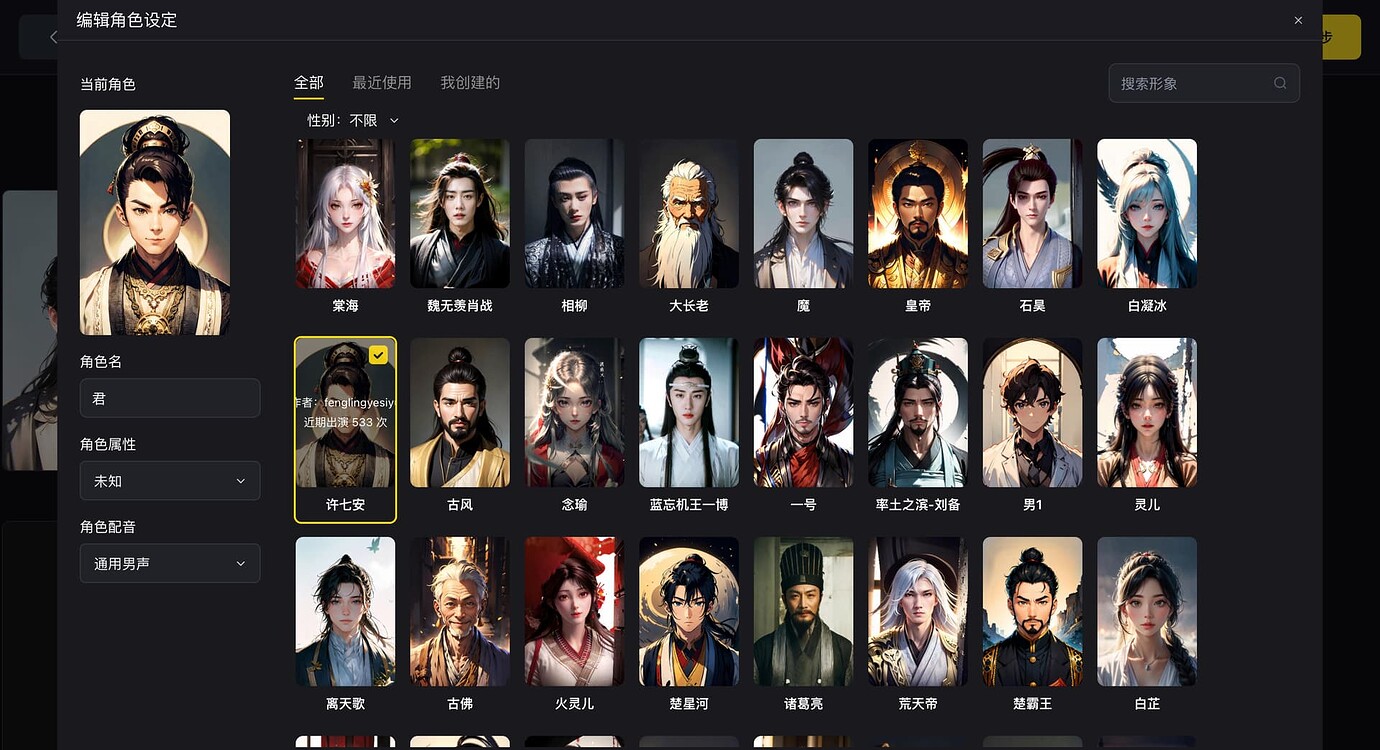Choose the 白凝冰 character

(x=1146, y=213)
